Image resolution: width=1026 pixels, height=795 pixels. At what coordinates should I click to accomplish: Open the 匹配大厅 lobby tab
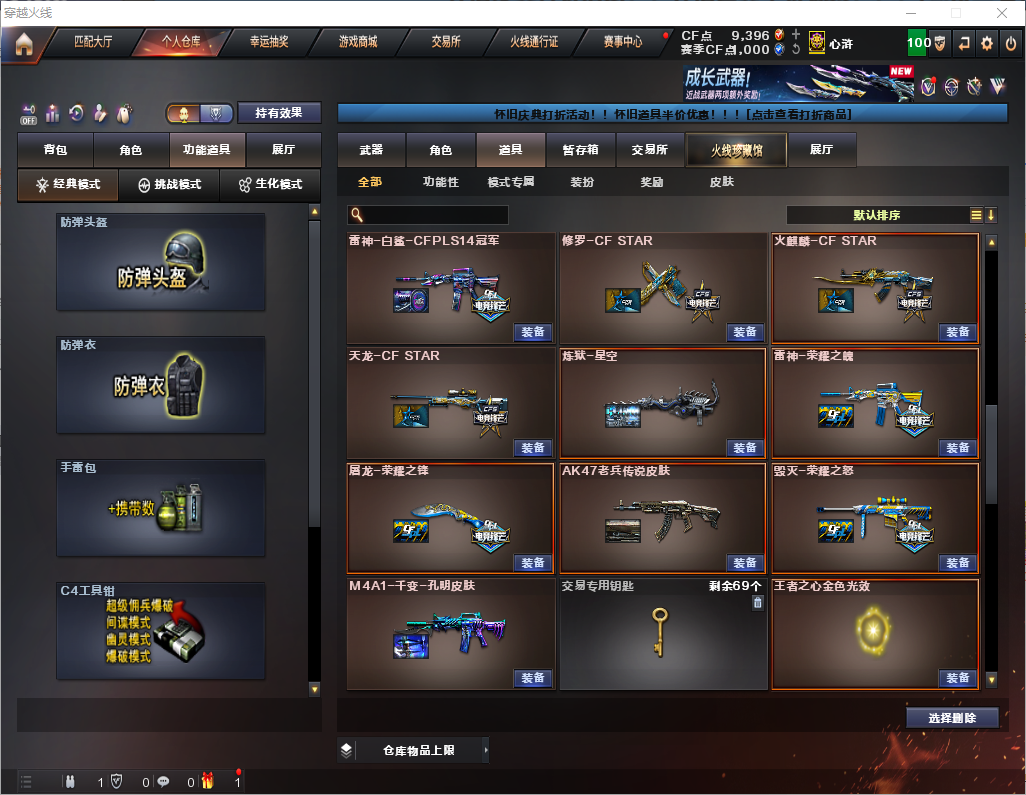coord(93,42)
